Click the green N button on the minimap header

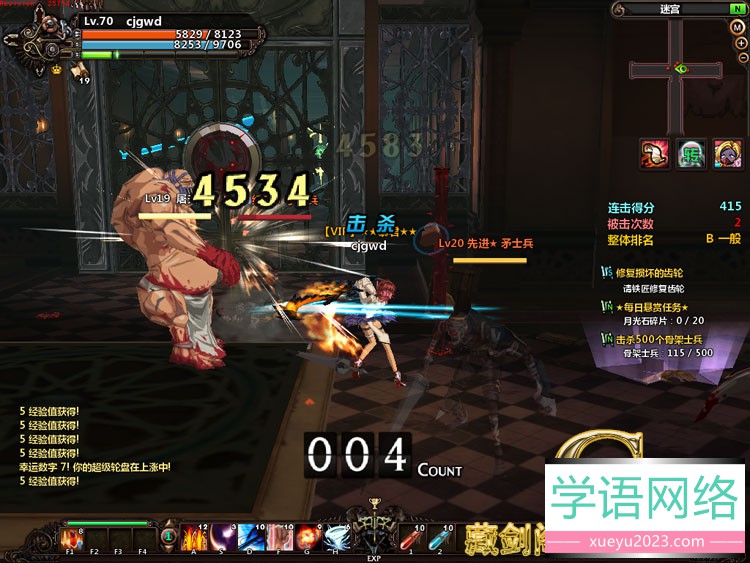point(737,9)
